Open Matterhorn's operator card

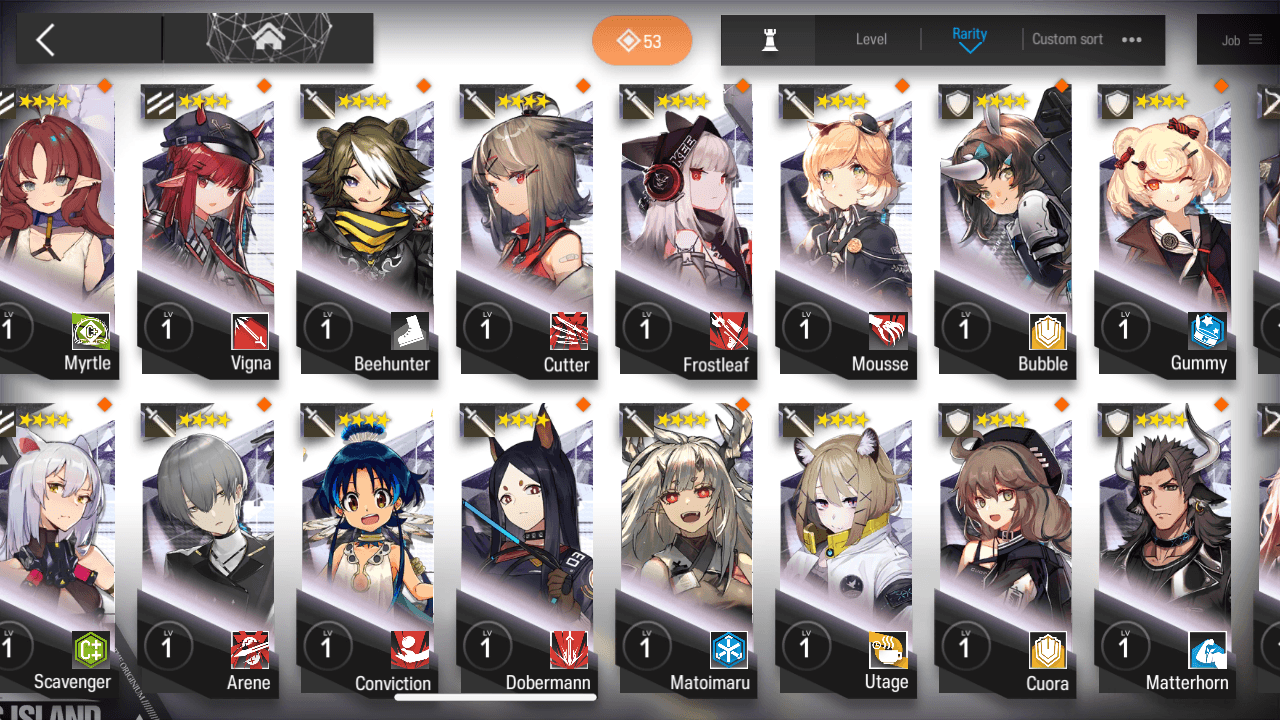[x=1164, y=550]
